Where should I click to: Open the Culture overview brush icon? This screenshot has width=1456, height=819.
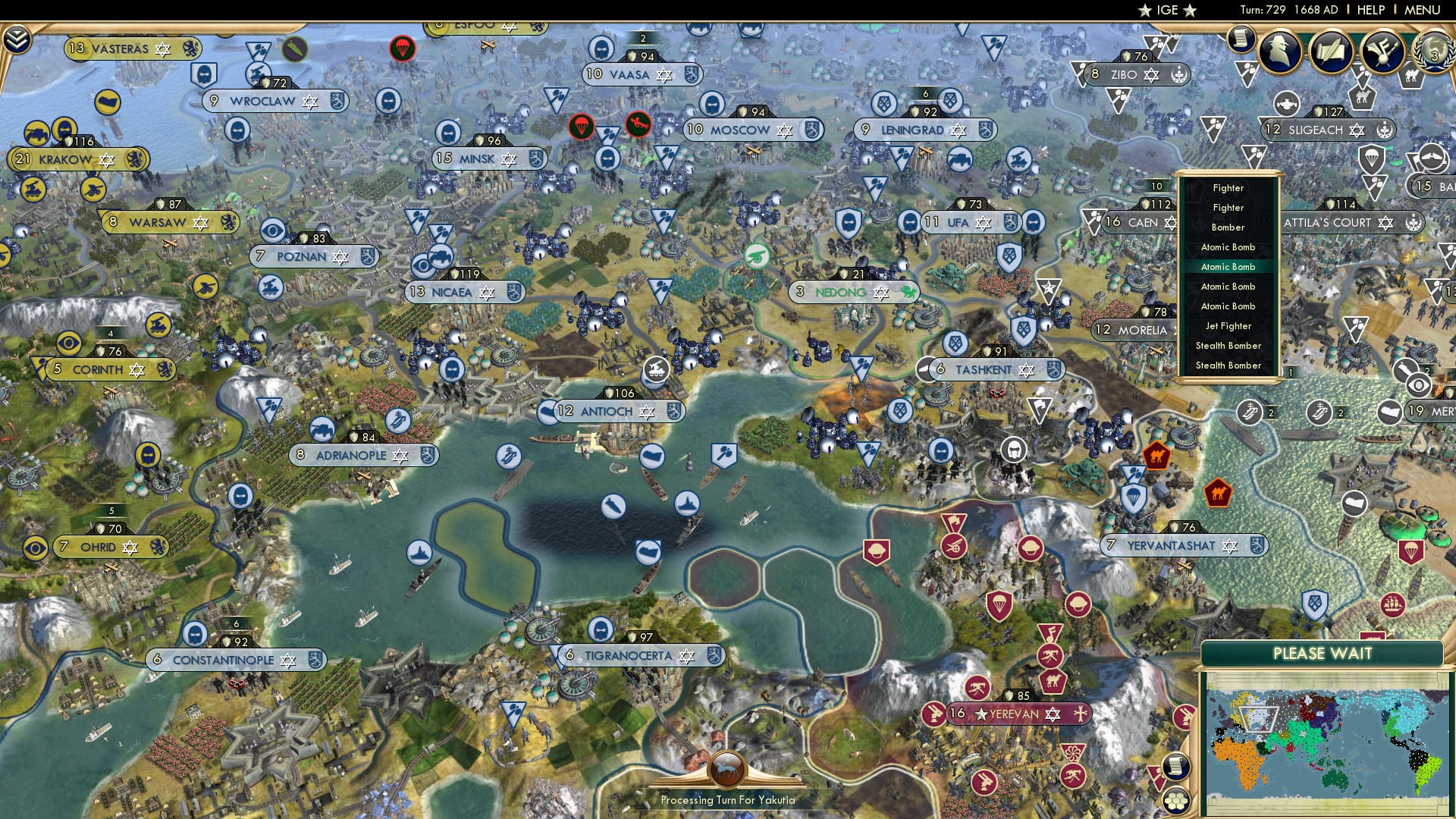[x=1382, y=52]
